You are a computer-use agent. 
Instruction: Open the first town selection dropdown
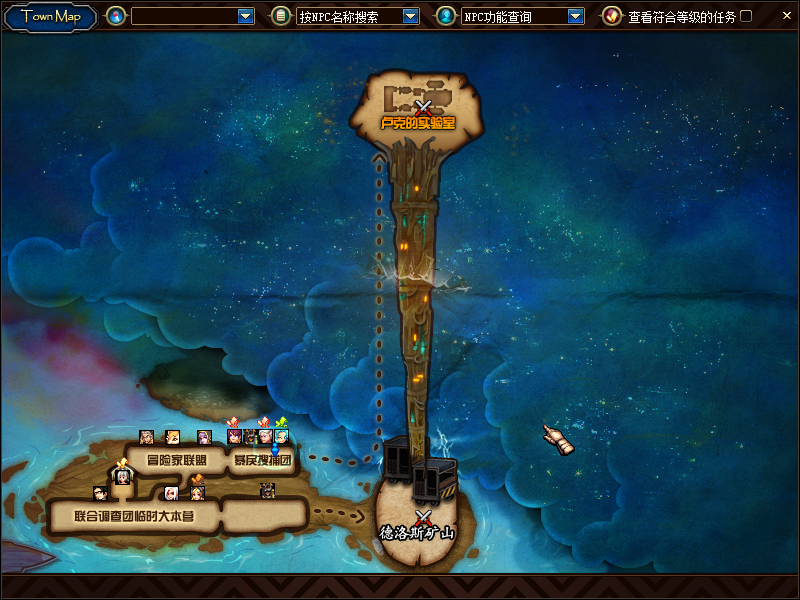(246, 16)
